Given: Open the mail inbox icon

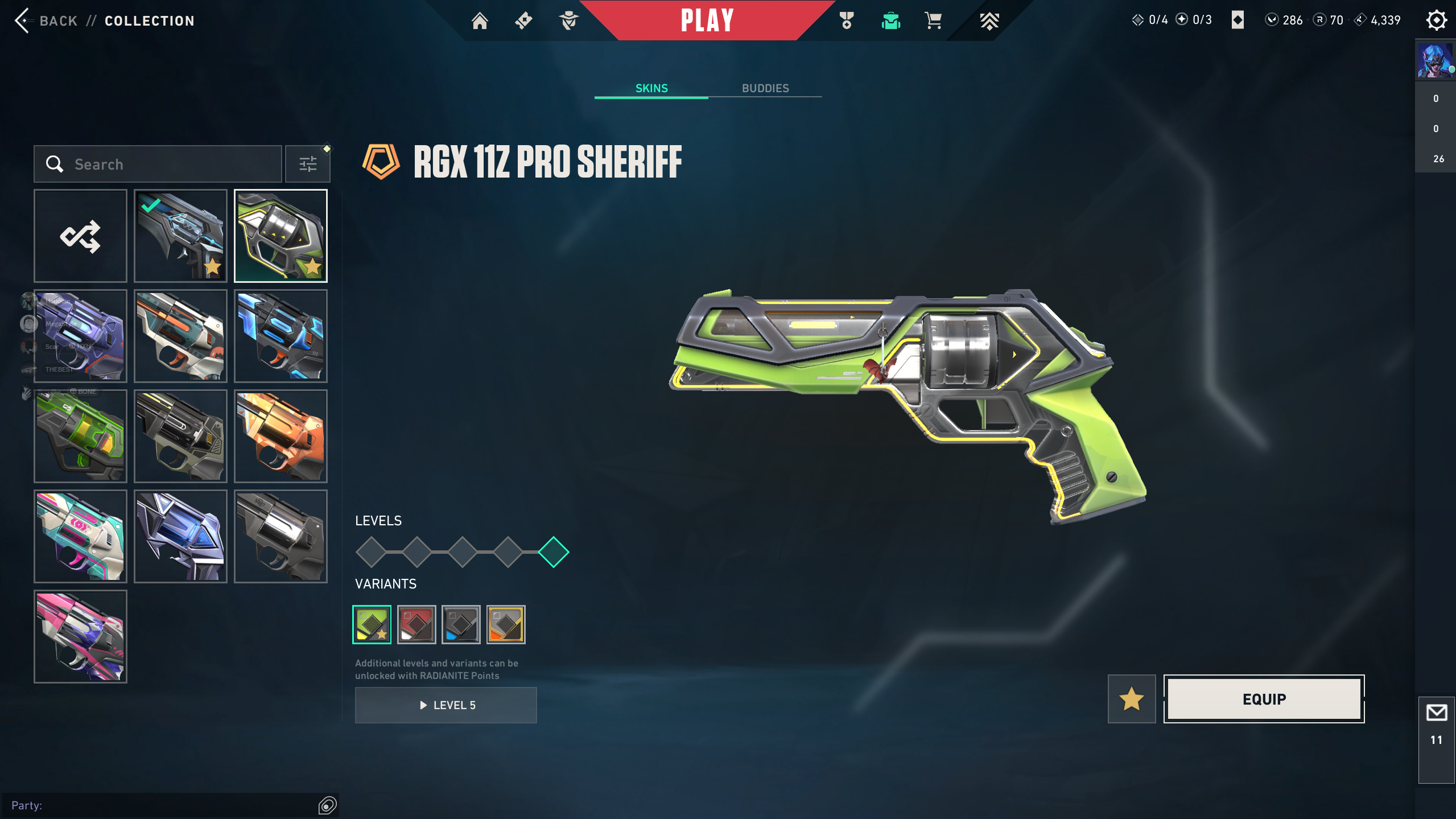Looking at the screenshot, I should pos(1436,713).
